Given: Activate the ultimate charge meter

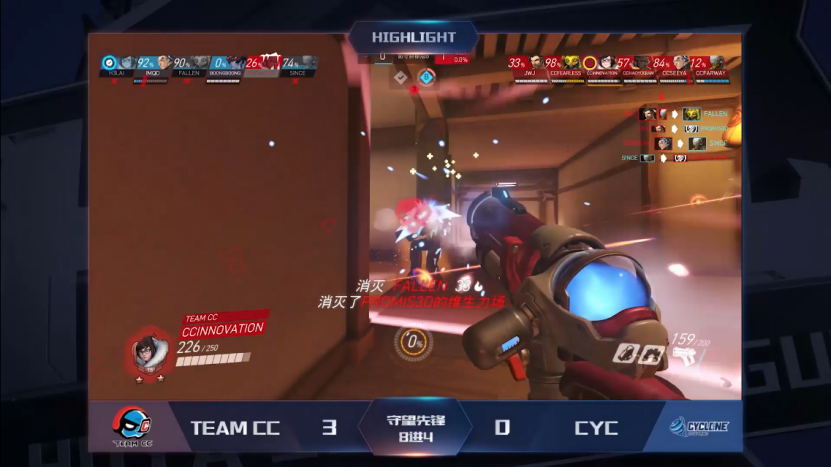Looking at the screenshot, I should (413, 343).
